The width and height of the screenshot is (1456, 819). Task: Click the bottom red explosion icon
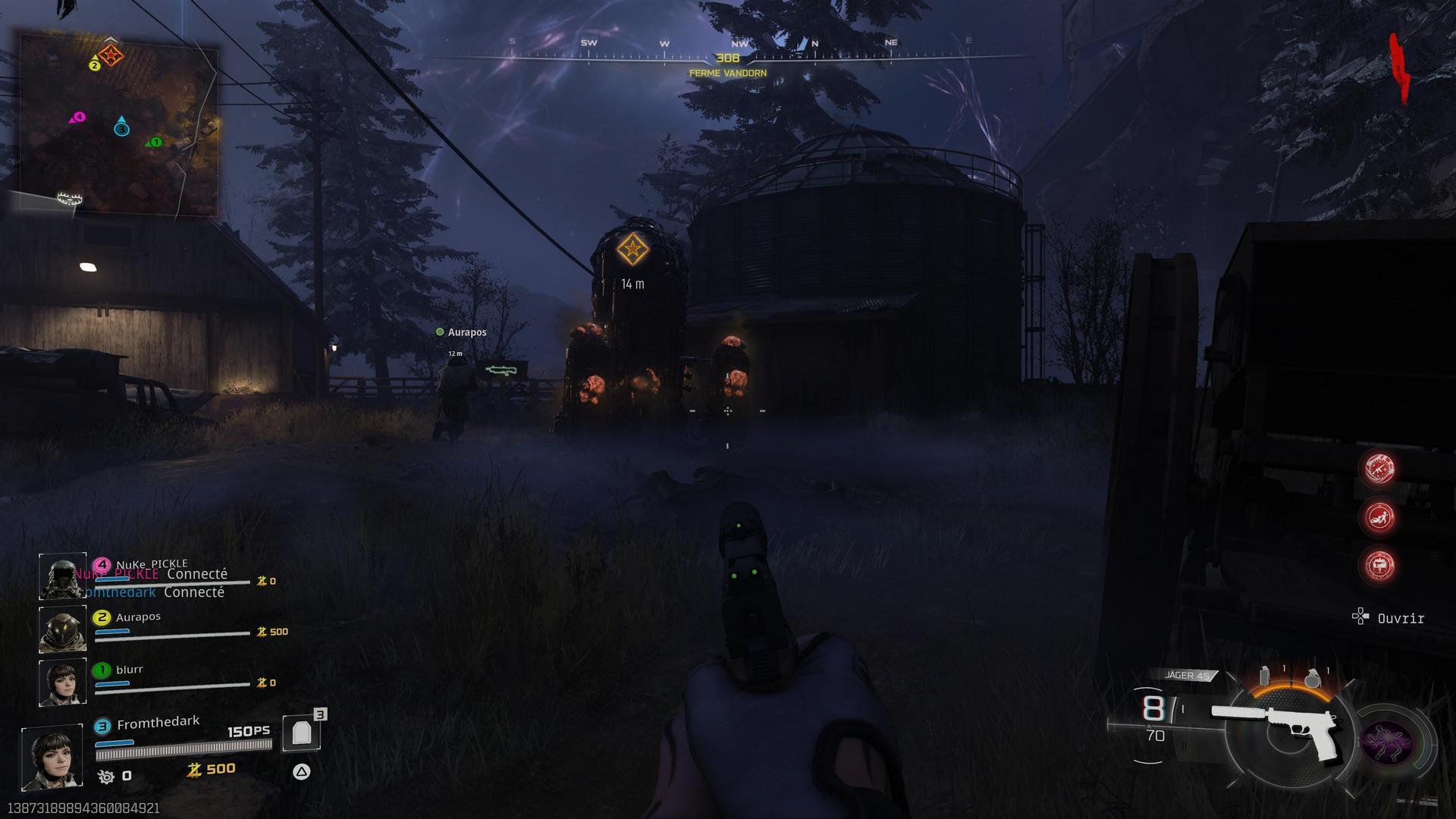point(1379,566)
